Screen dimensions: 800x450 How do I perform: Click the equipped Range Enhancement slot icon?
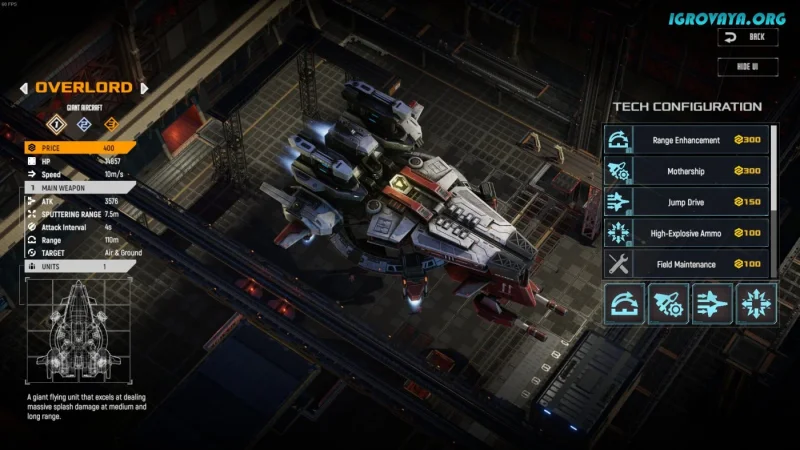(625, 304)
